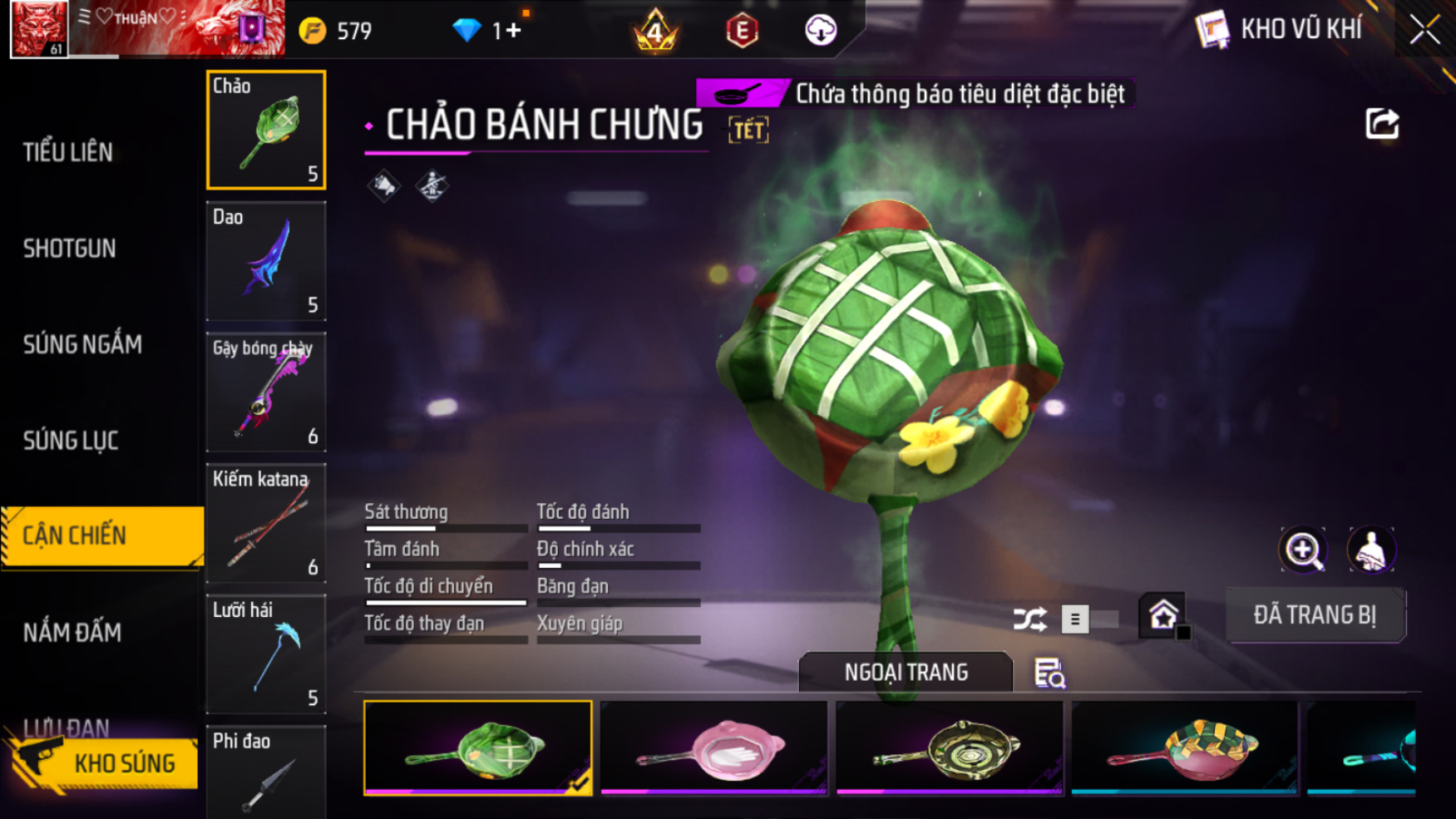
Task: Switch to the Nắm Đấm category
Action: (72, 633)
